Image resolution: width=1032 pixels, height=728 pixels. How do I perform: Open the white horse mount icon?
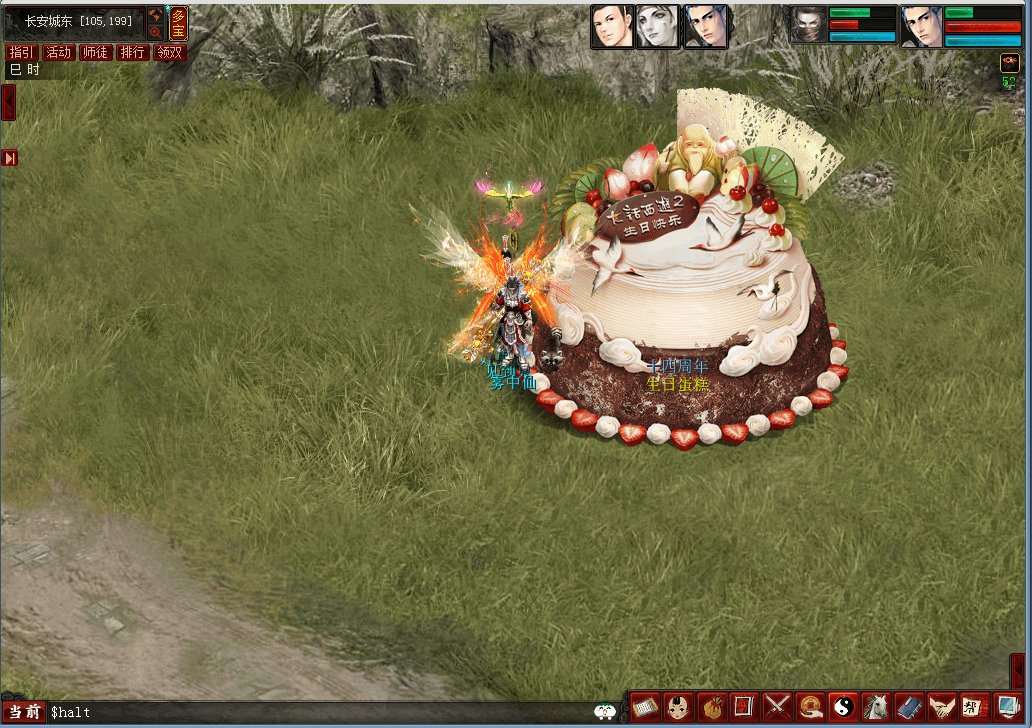pyautogui.click(x=877, y=708)
